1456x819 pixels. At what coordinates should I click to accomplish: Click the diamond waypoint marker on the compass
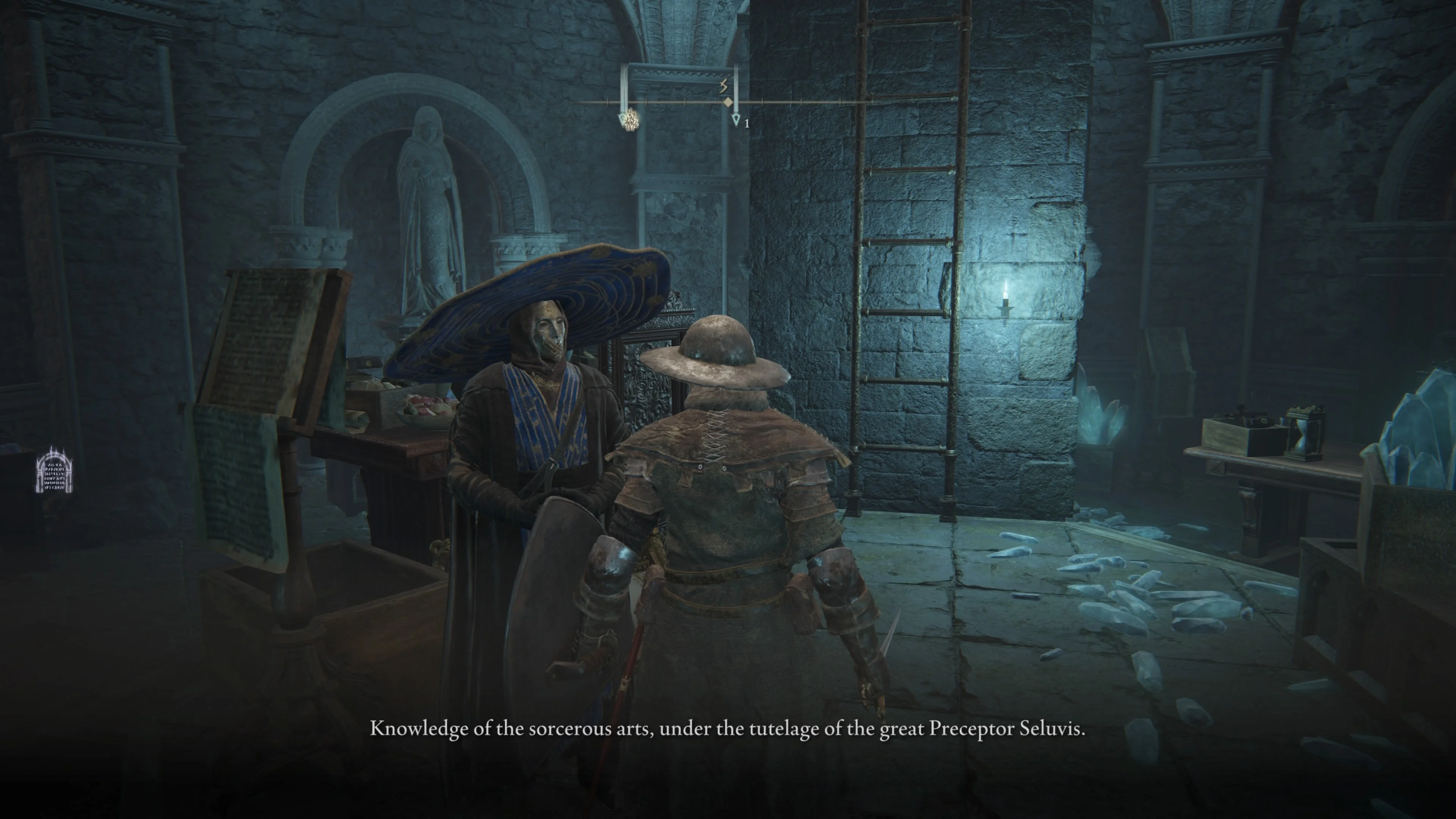point(728,102)
